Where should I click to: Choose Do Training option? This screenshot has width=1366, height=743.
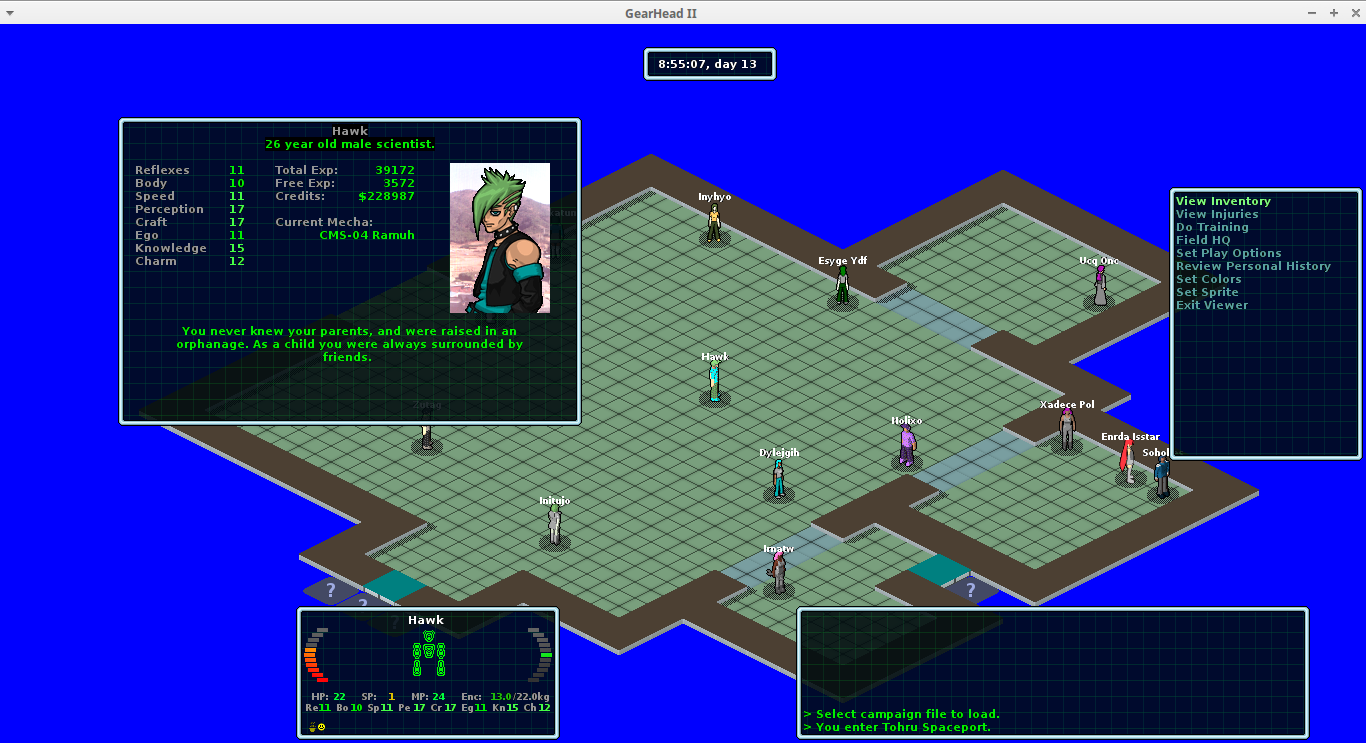1212,227
